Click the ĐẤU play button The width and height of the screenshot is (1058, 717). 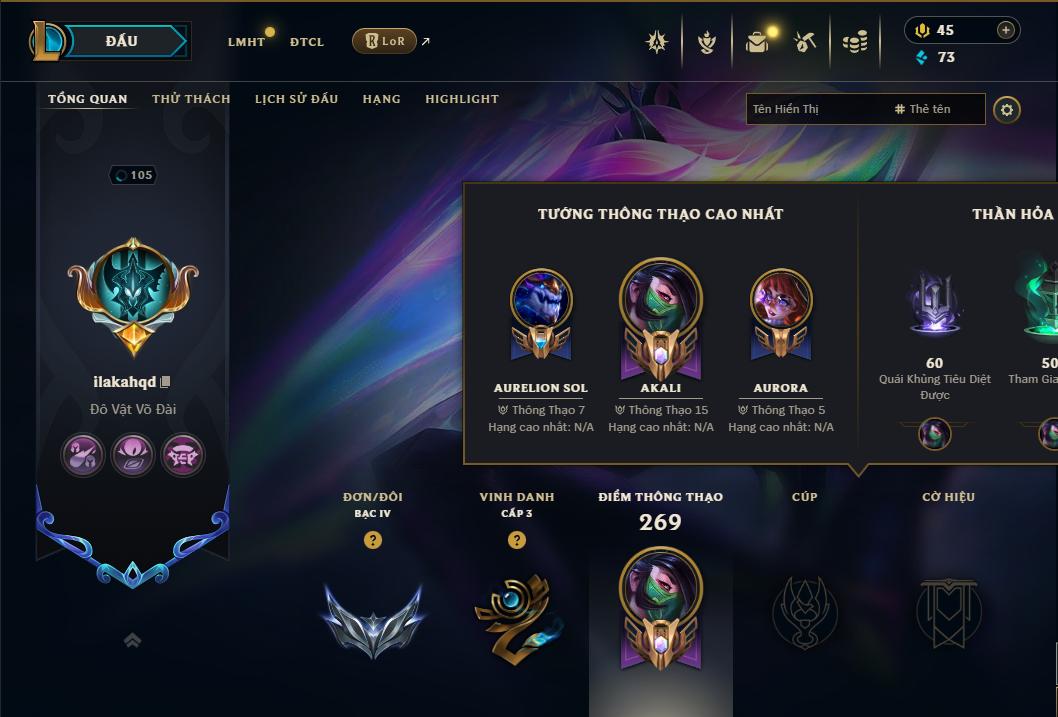(x=122, y=41)
